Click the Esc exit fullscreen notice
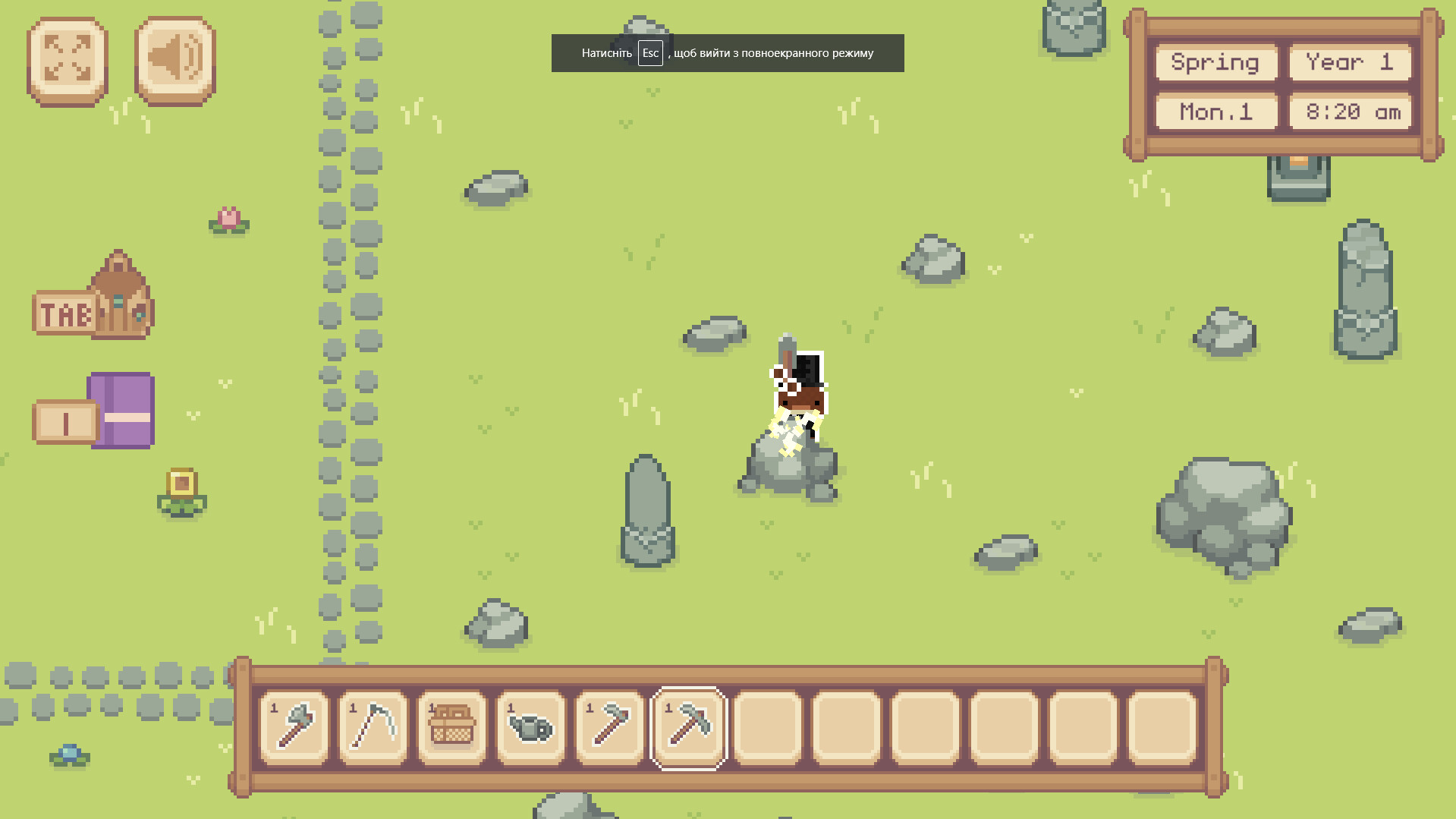The image size is (1456, 819). [x=726, y=52]
